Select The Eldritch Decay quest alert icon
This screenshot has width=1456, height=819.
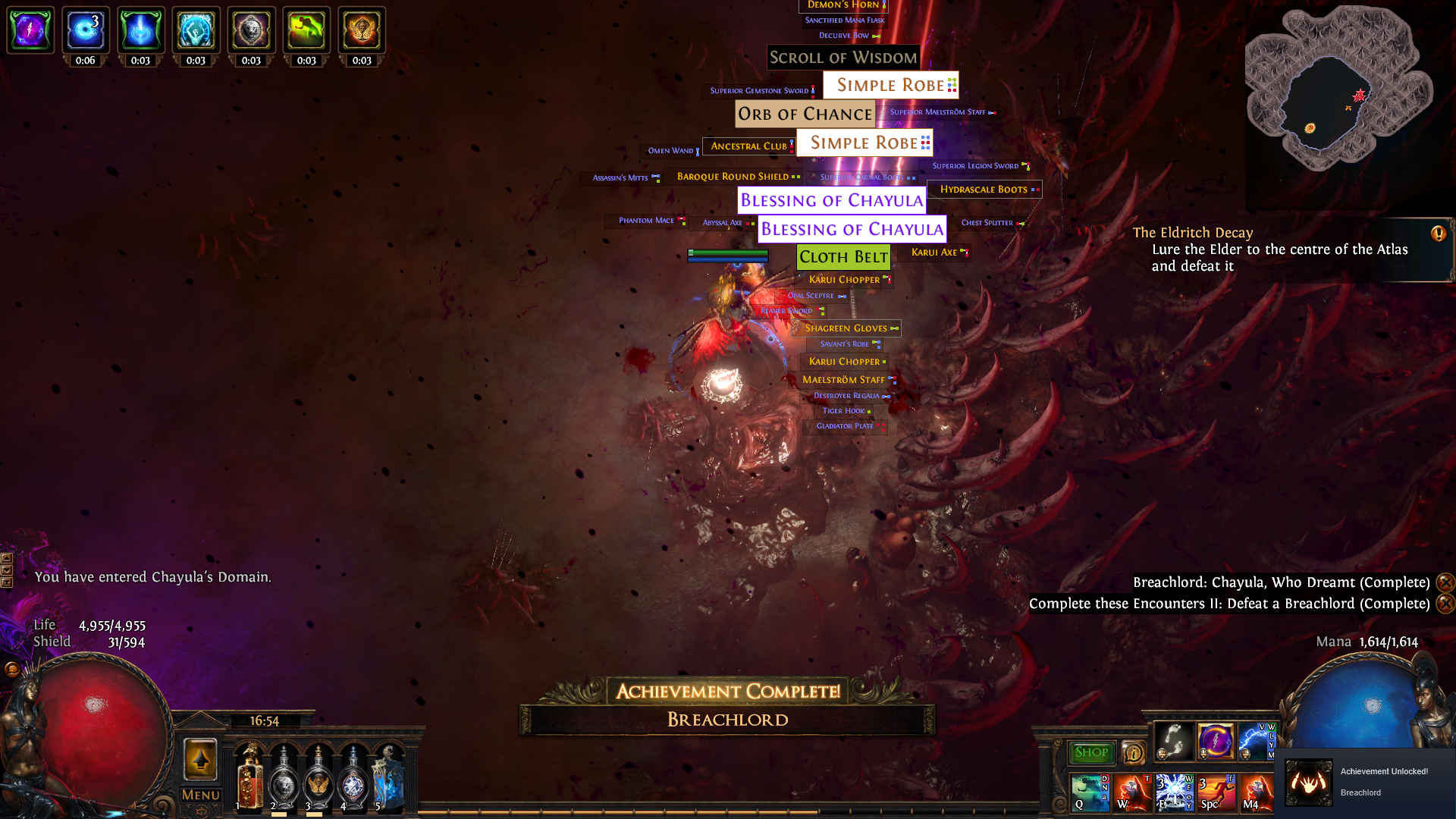click(x=1438, y=234)
